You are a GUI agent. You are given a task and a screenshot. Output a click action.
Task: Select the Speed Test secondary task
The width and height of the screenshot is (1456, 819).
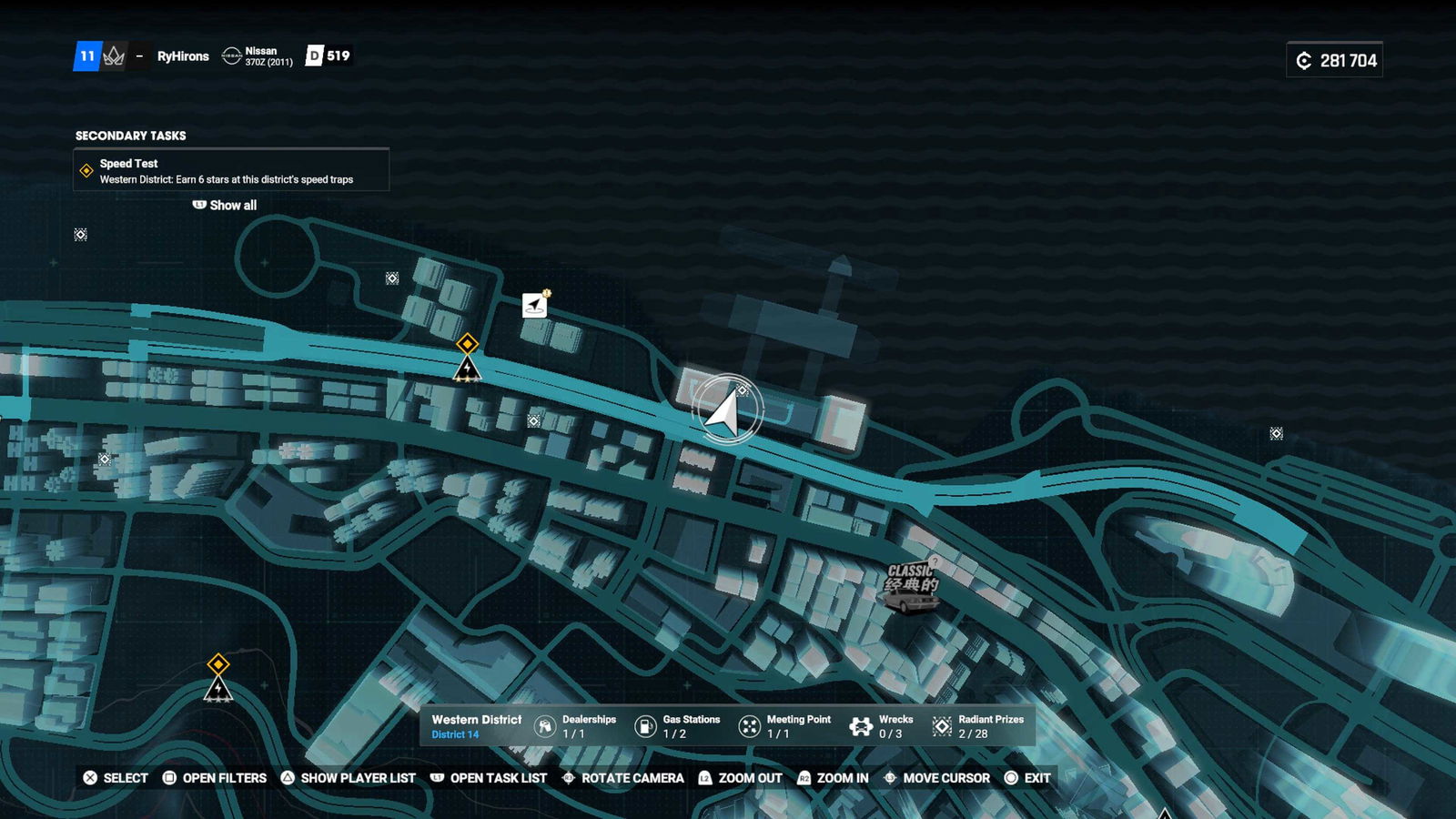tap(231, 171)
